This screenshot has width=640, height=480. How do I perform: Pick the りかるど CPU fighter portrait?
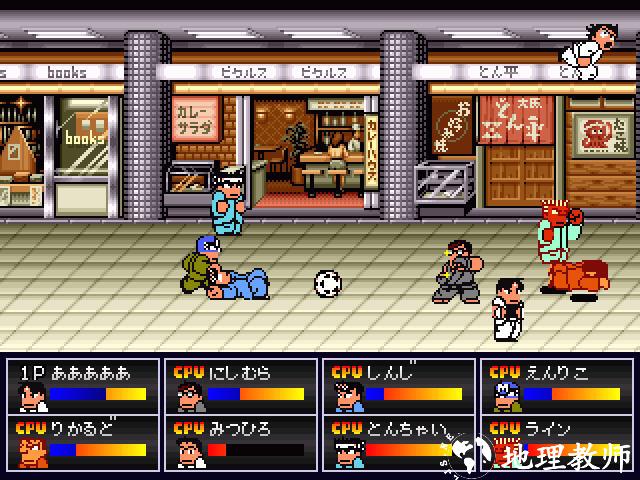point(31,451)
